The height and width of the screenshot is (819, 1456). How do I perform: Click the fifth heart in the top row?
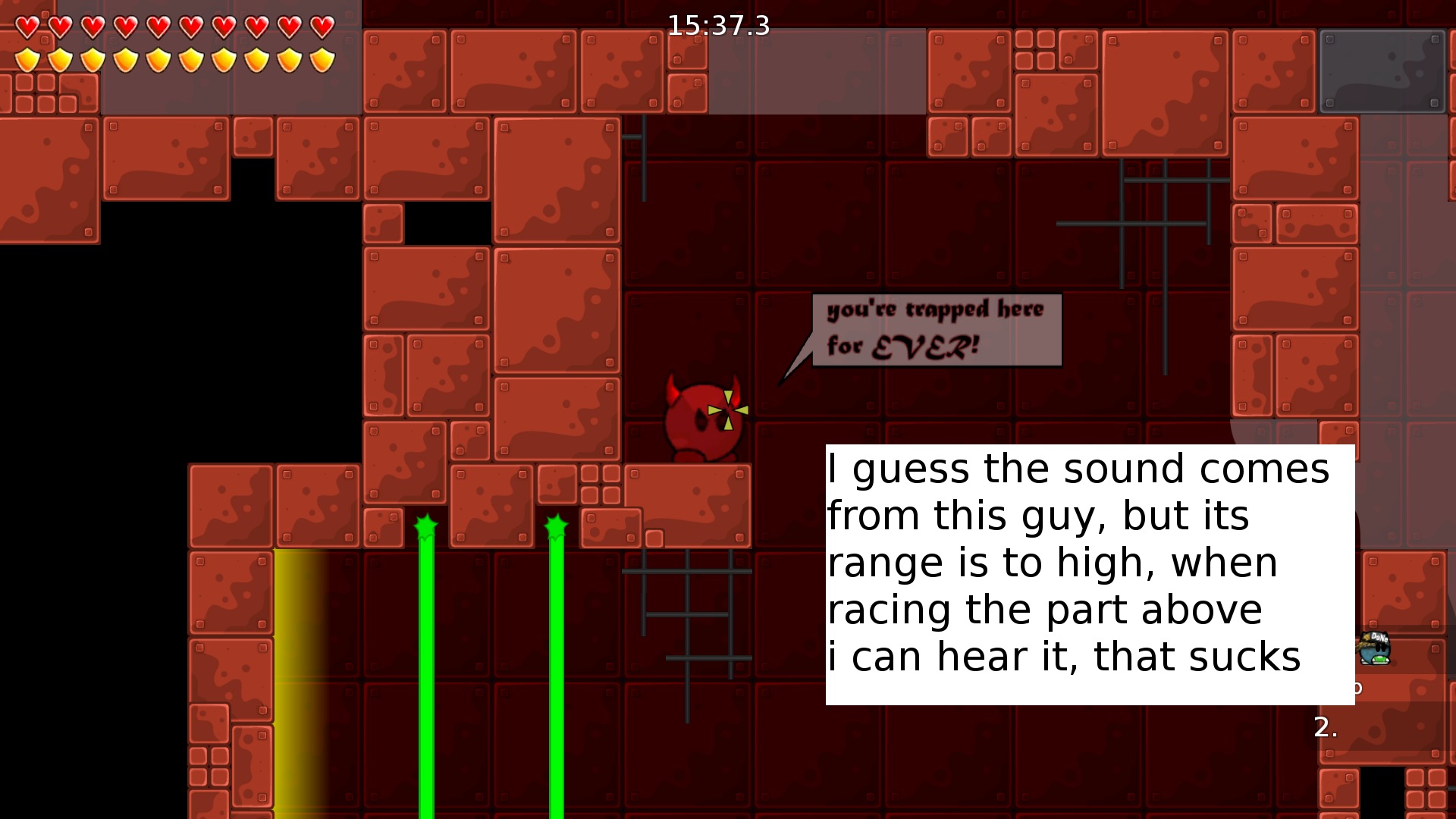tap(157, 24)
